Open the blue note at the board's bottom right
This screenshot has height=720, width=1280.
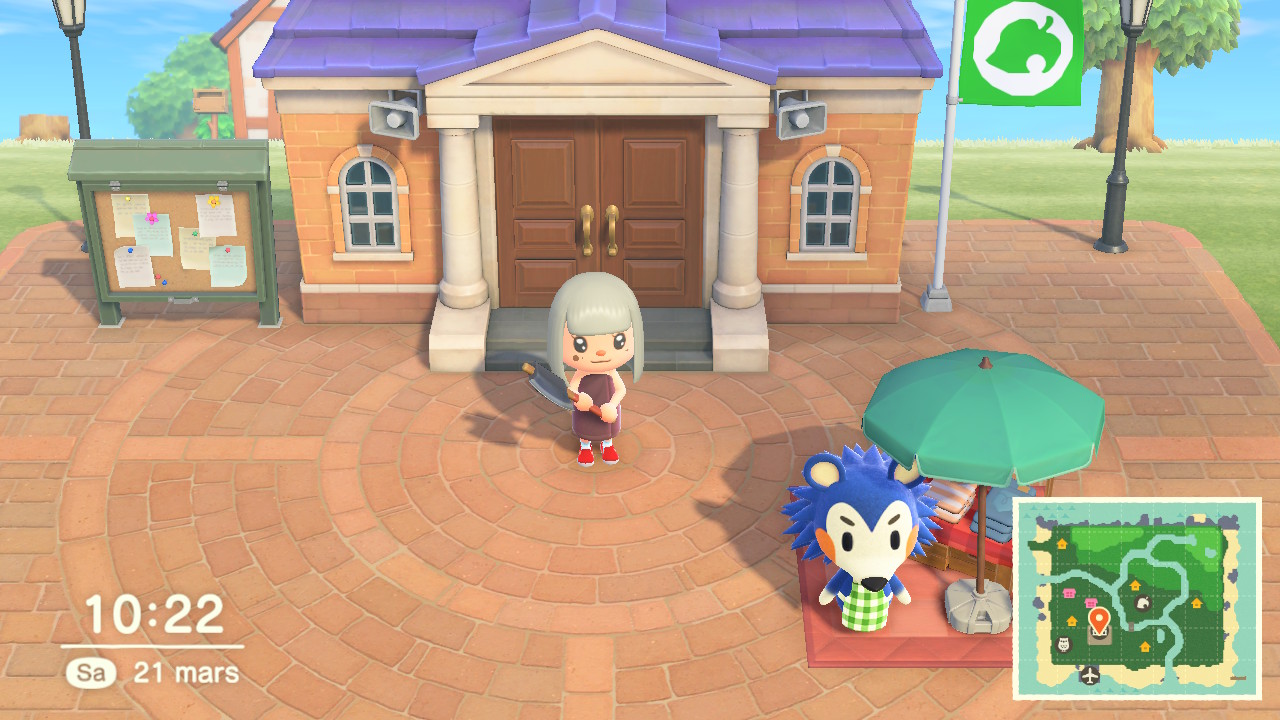[x=228, y=263]
